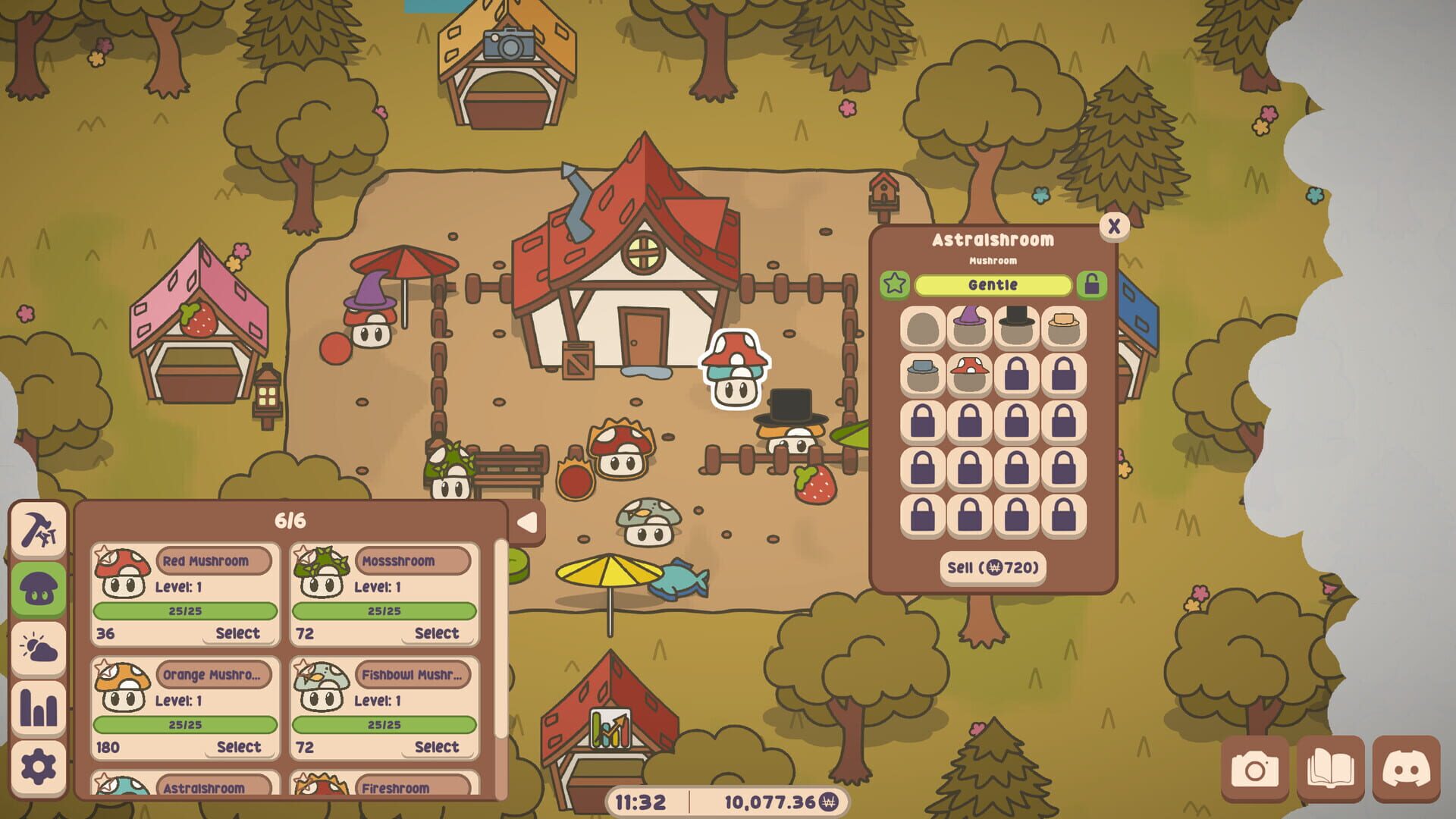Open the weather panel icon
This screenshot has width=1456, height=819.
(x=38, y=647)
